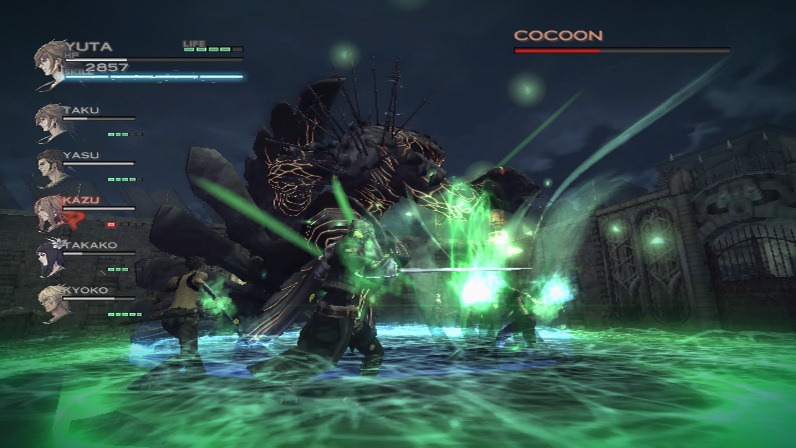Image resolution: width=796 pixels, height=448 pixels.
Task: Choose Taku's portrait in the party list
Action: [x=50, y=122]
